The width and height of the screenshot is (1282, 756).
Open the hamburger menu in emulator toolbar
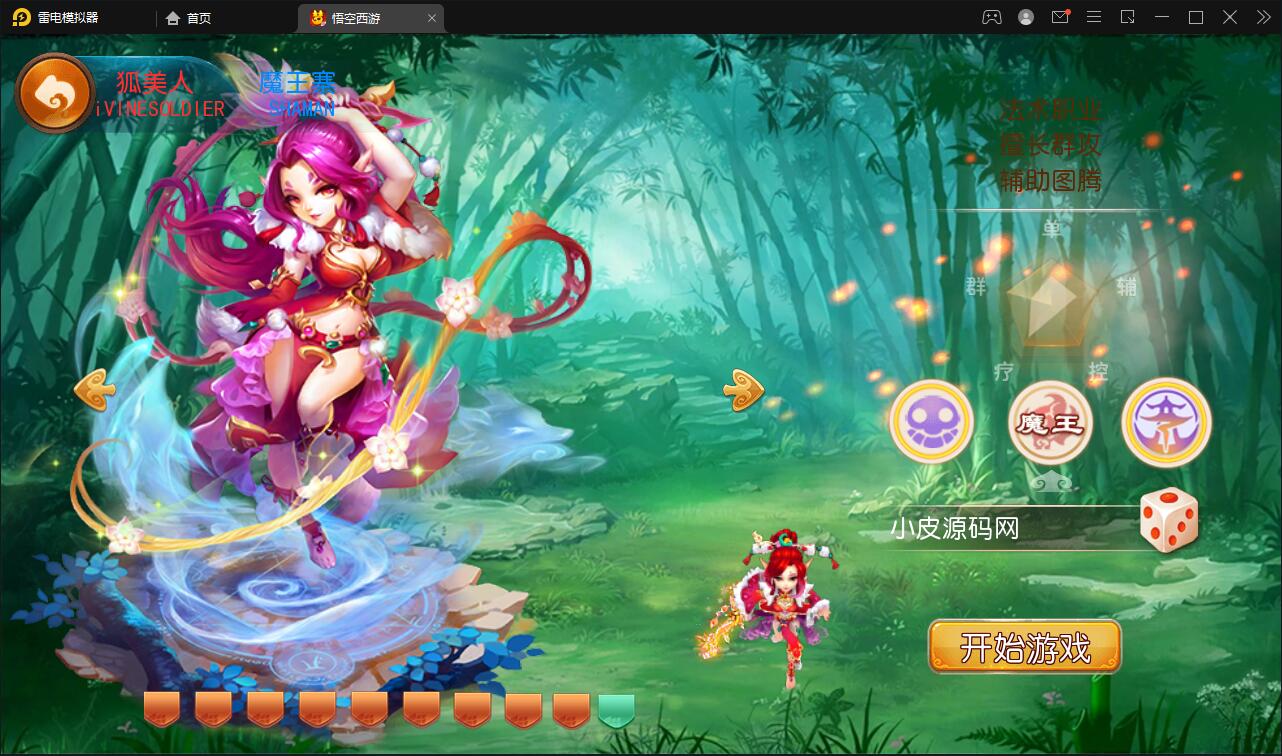coord(1093,17)
